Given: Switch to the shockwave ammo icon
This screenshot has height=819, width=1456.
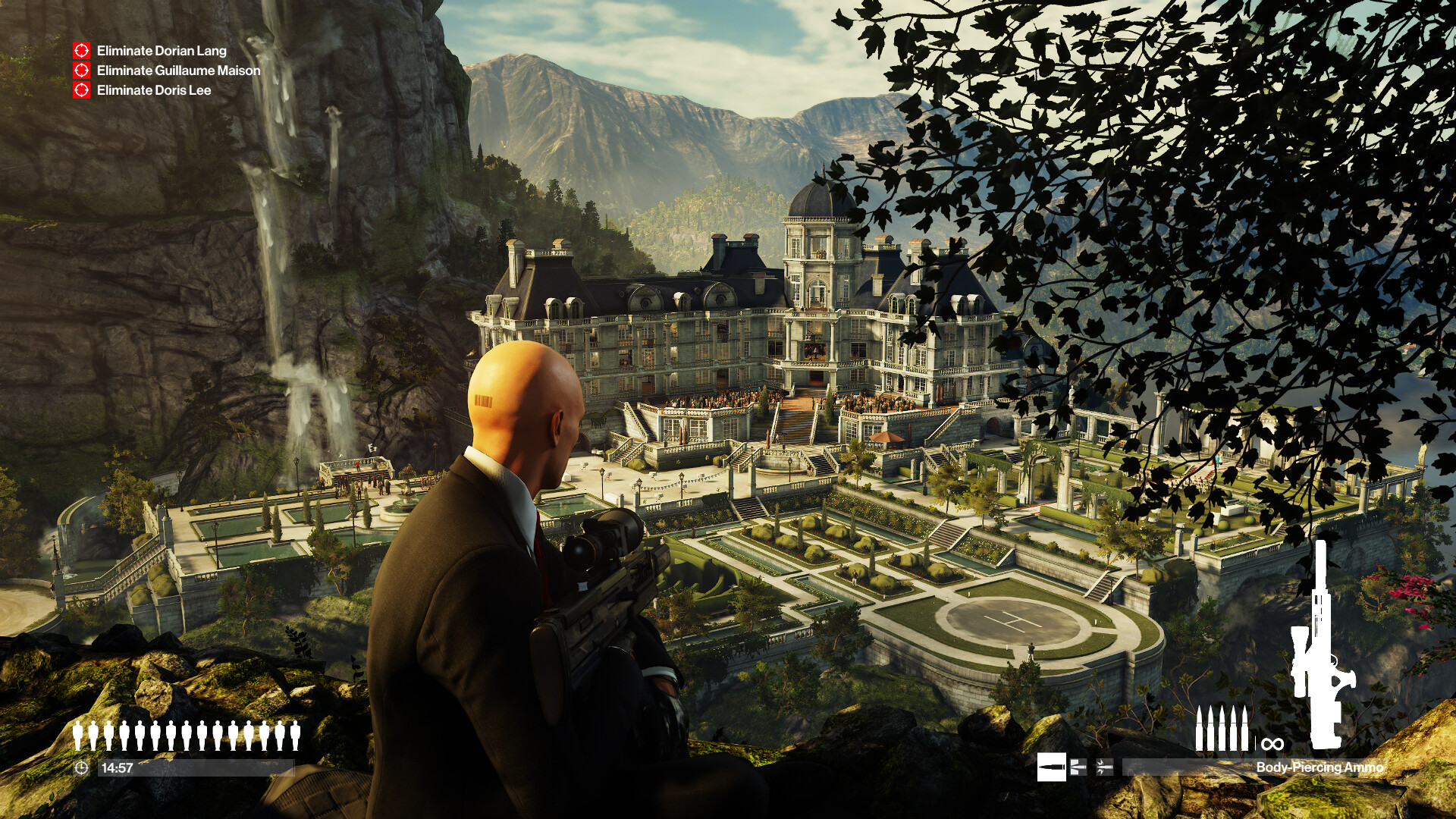Looking at the screenshot, I should [1104, 767].
